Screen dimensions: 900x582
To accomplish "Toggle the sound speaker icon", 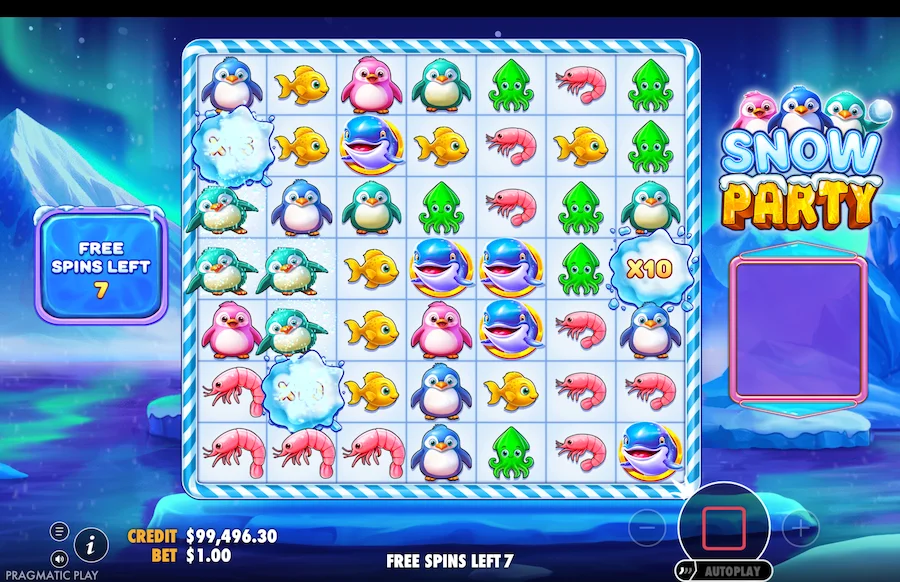I will 59,557.
